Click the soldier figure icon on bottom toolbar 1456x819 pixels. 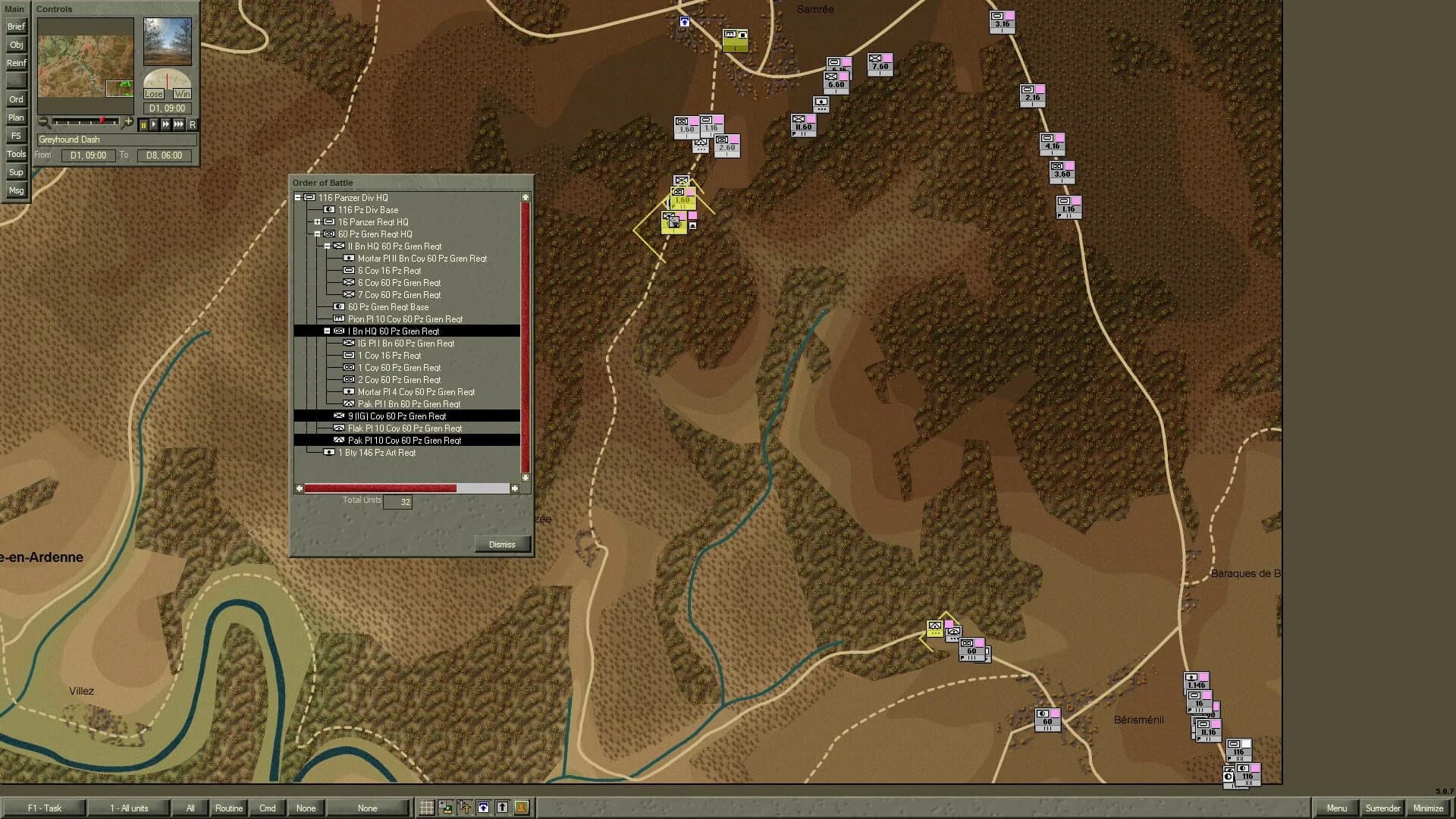[522, 808]
